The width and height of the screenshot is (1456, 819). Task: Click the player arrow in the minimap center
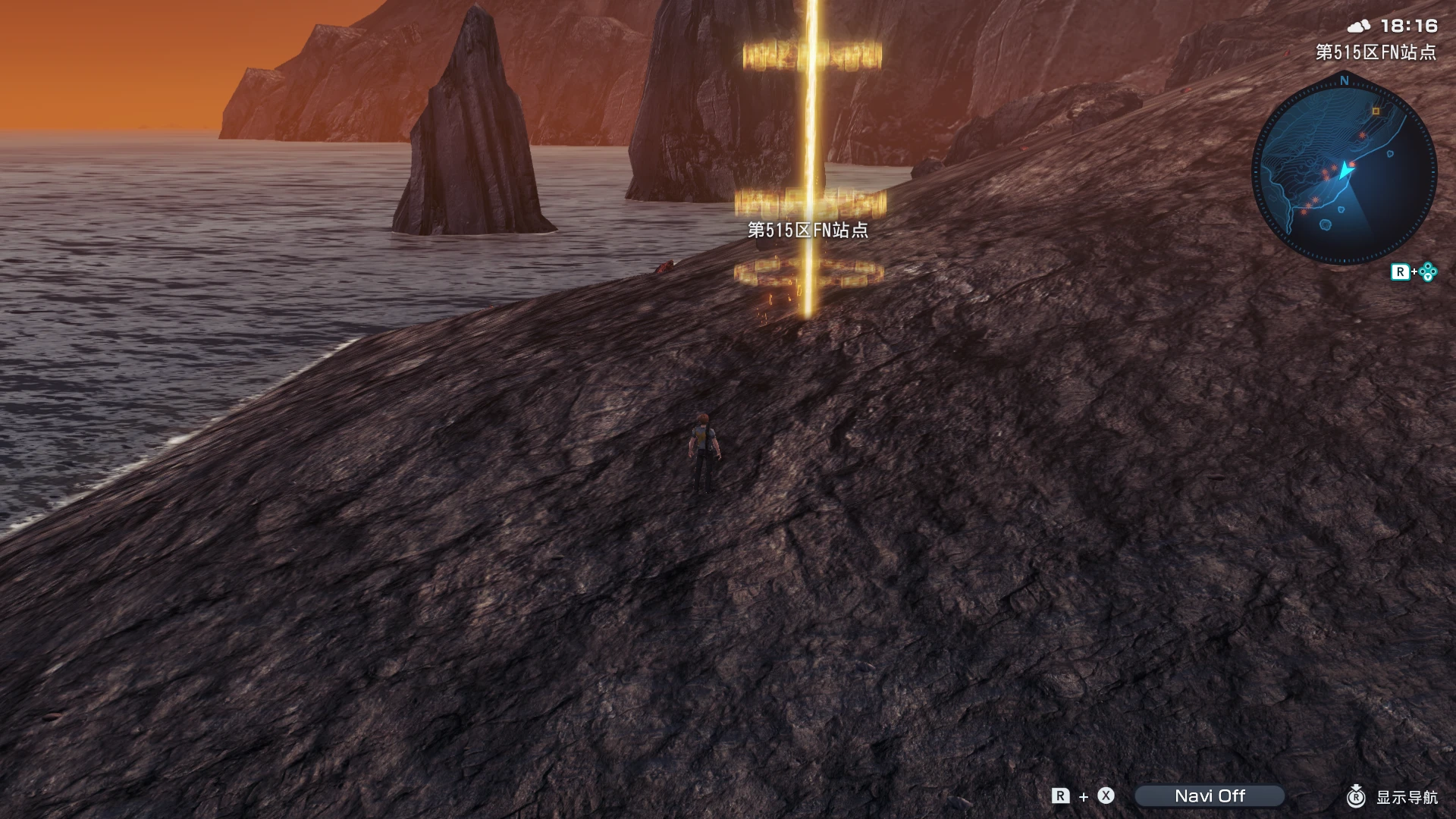click(x=1346, y=170)
